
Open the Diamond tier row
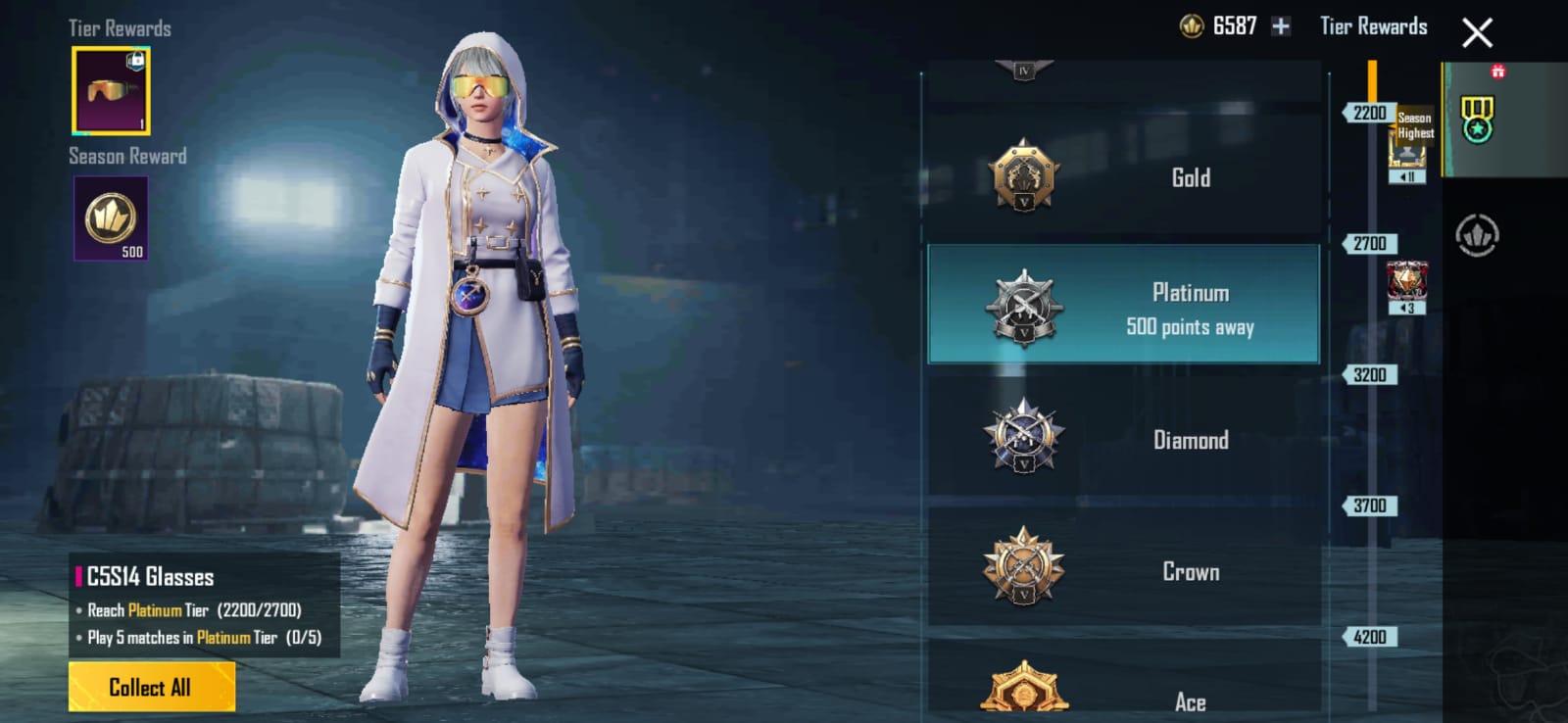pyautogui.click(x=1123, y=440)
